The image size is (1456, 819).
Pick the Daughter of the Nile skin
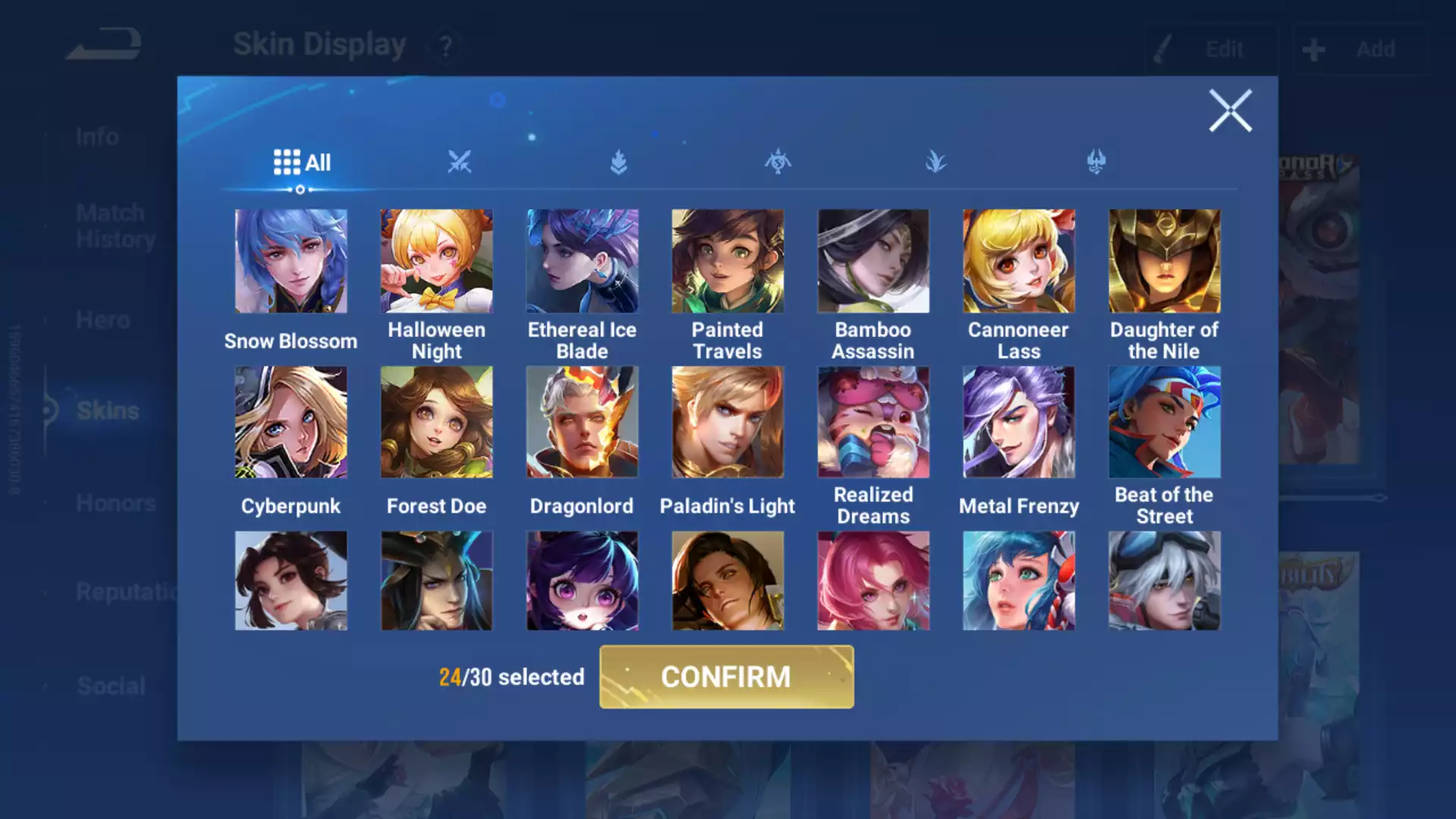click(1164, 262)
